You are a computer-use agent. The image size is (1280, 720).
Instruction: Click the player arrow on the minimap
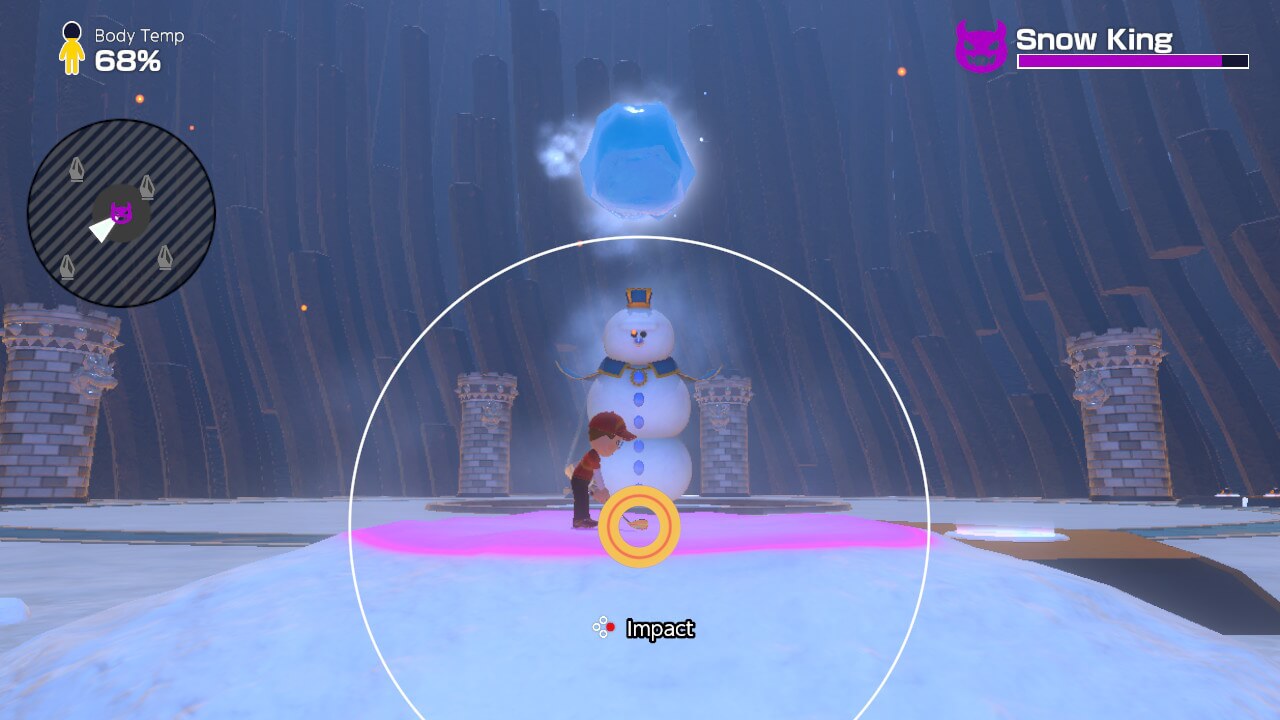click(x=101, y=230)
